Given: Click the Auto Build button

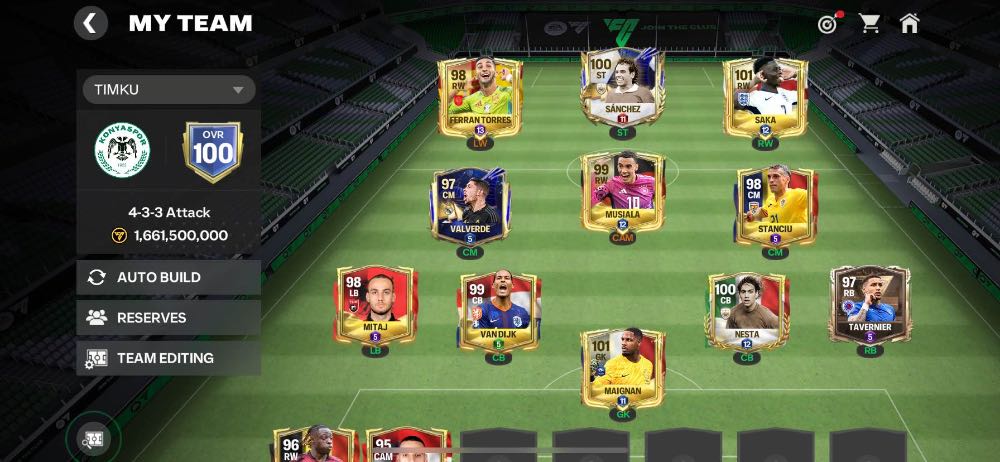Looking at the screenshot, I should click(168, 278).
